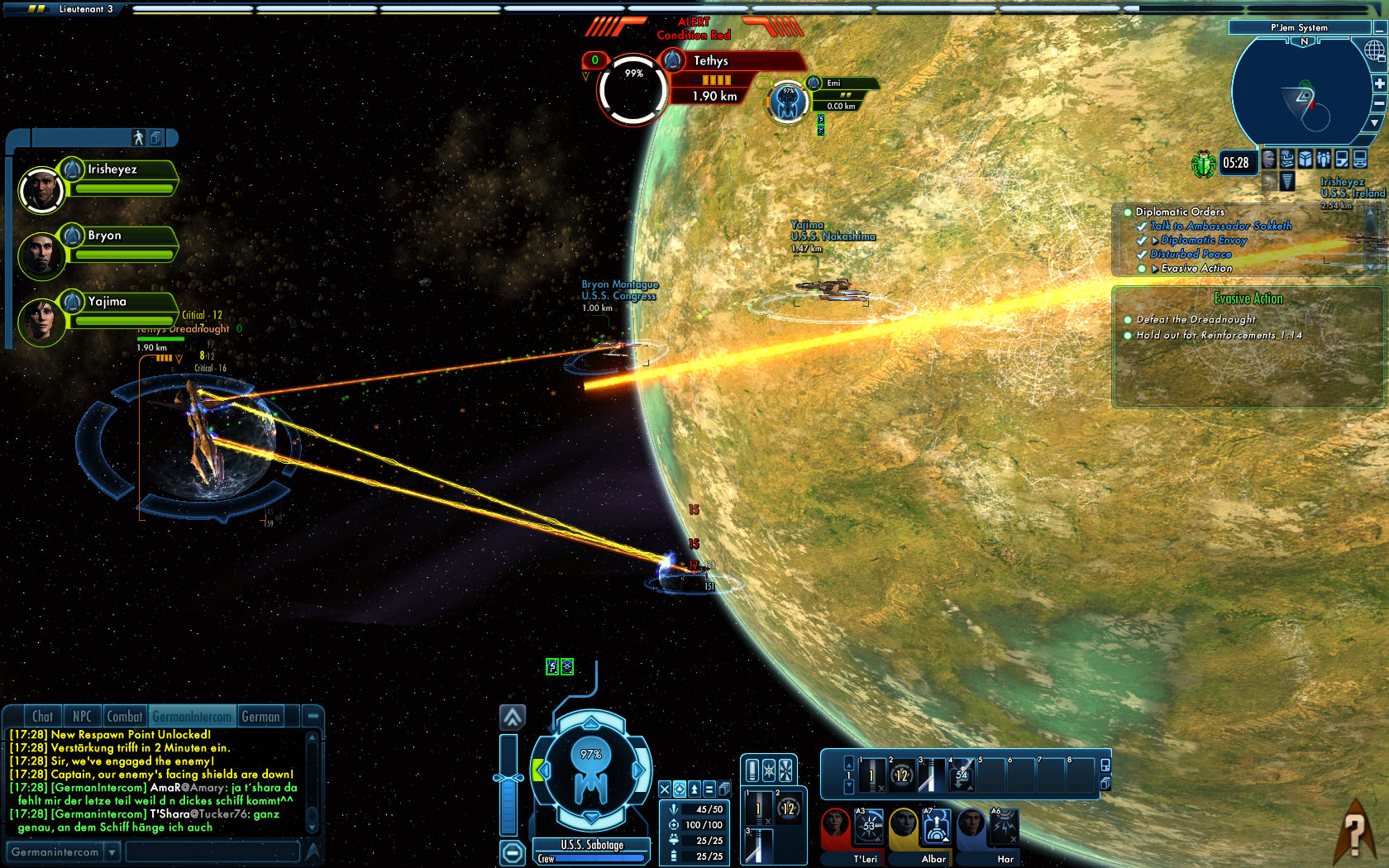The width and height of the screenshot is (1389, 868).
Task: Open the NPC chat tab
Action: coord(82,717)
